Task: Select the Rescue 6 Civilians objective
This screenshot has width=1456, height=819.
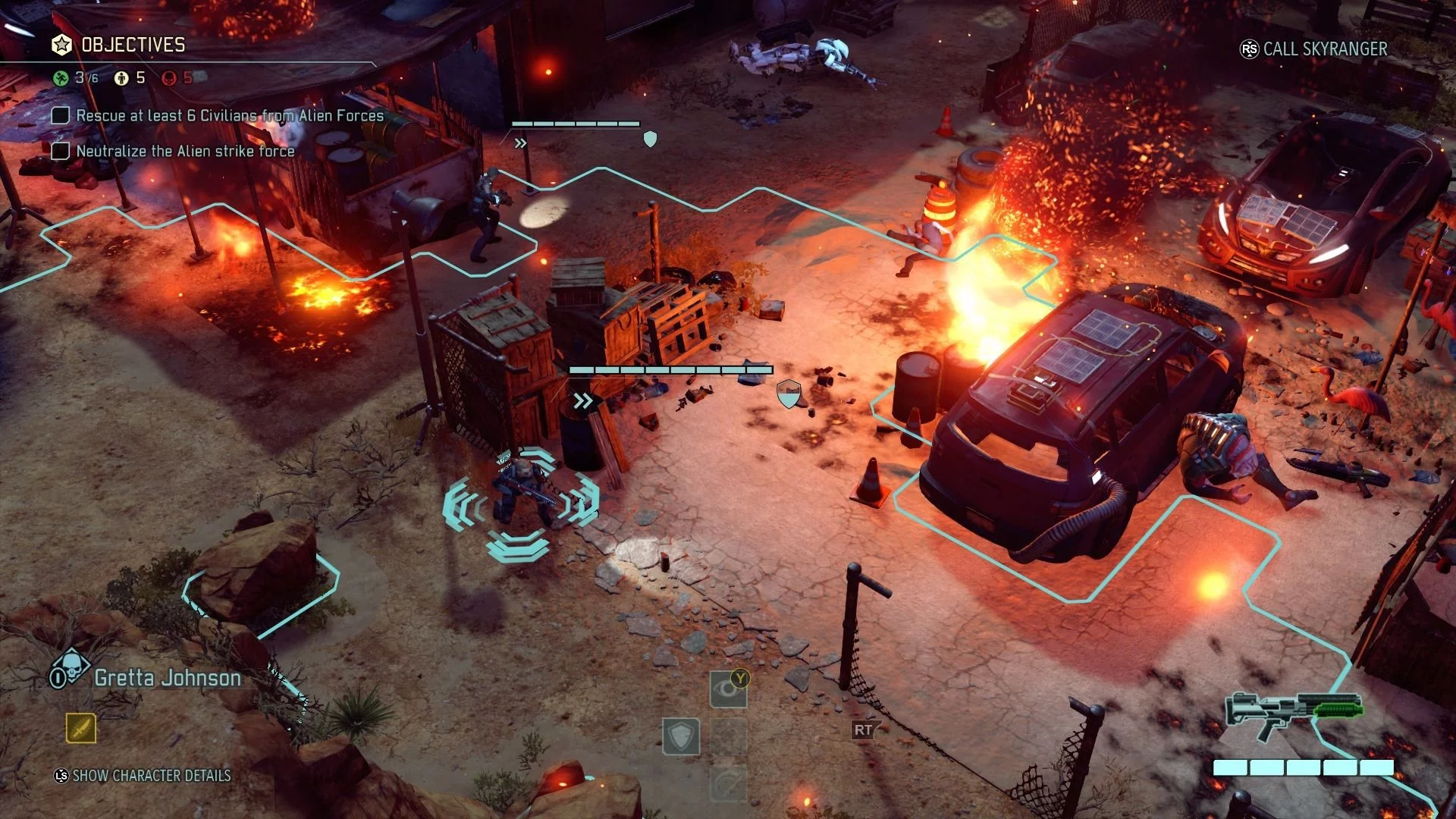Action: coord(230,116)
